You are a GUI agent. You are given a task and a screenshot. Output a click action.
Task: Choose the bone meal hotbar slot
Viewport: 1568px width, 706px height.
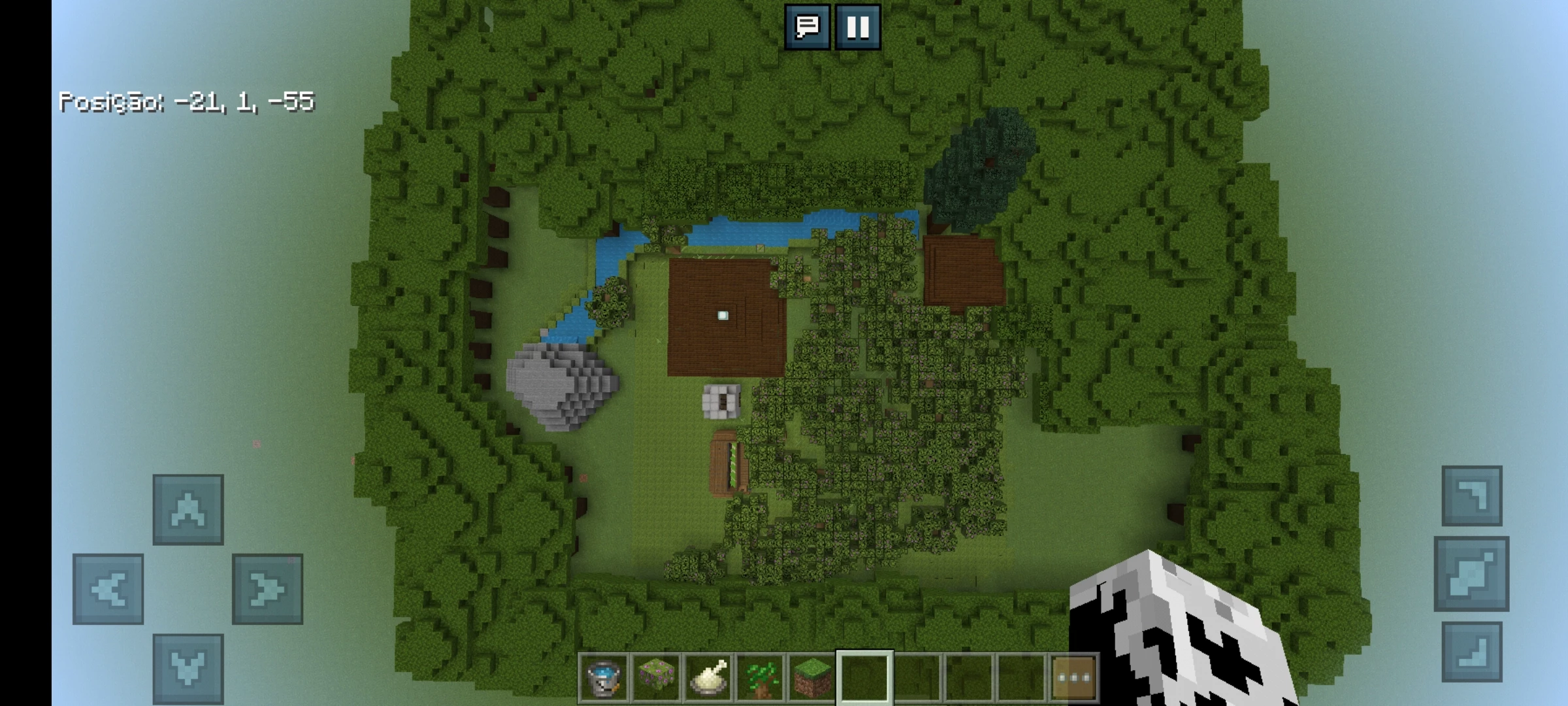click(708, 677)
